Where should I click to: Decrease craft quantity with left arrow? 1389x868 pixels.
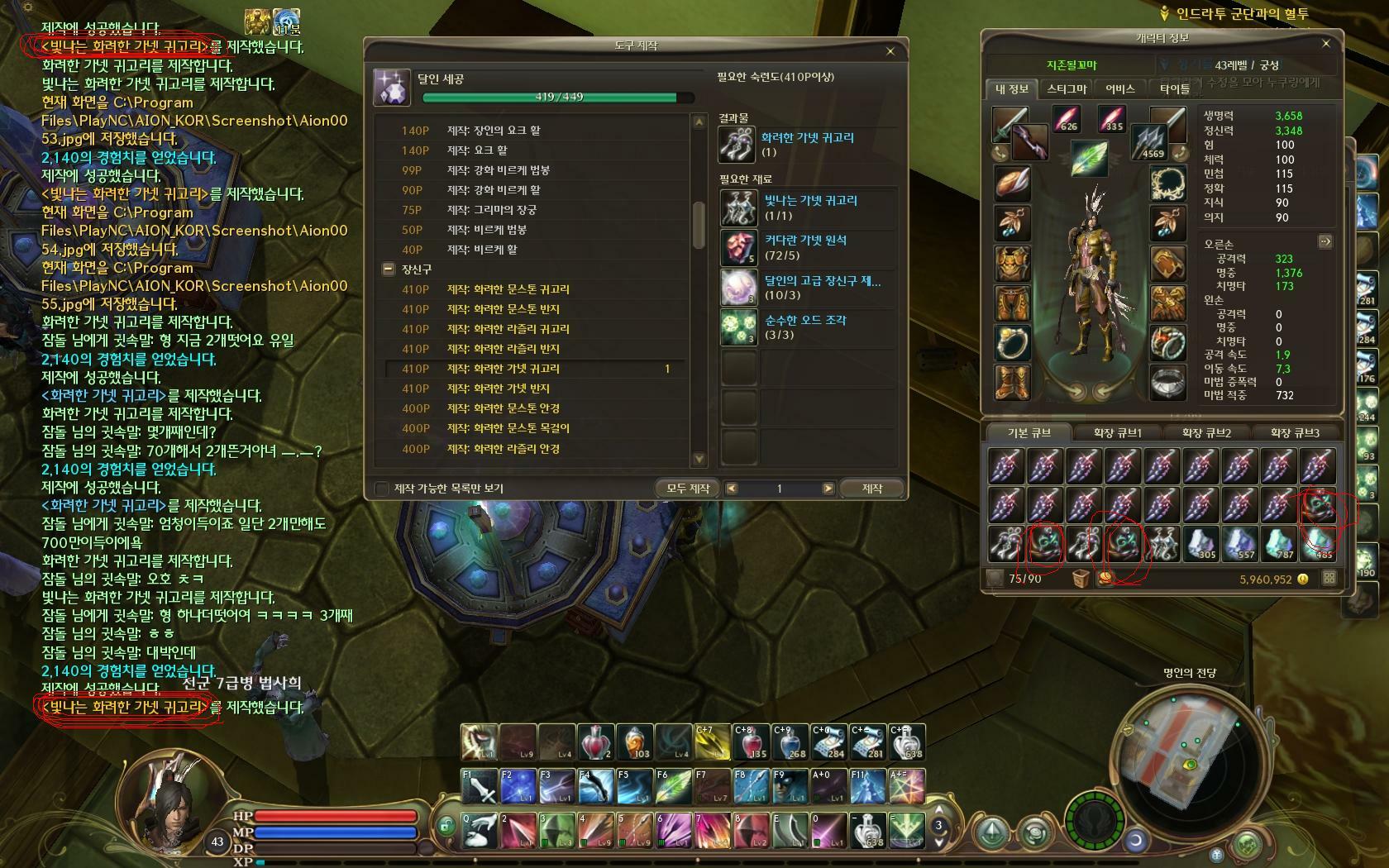click(731, 489)
